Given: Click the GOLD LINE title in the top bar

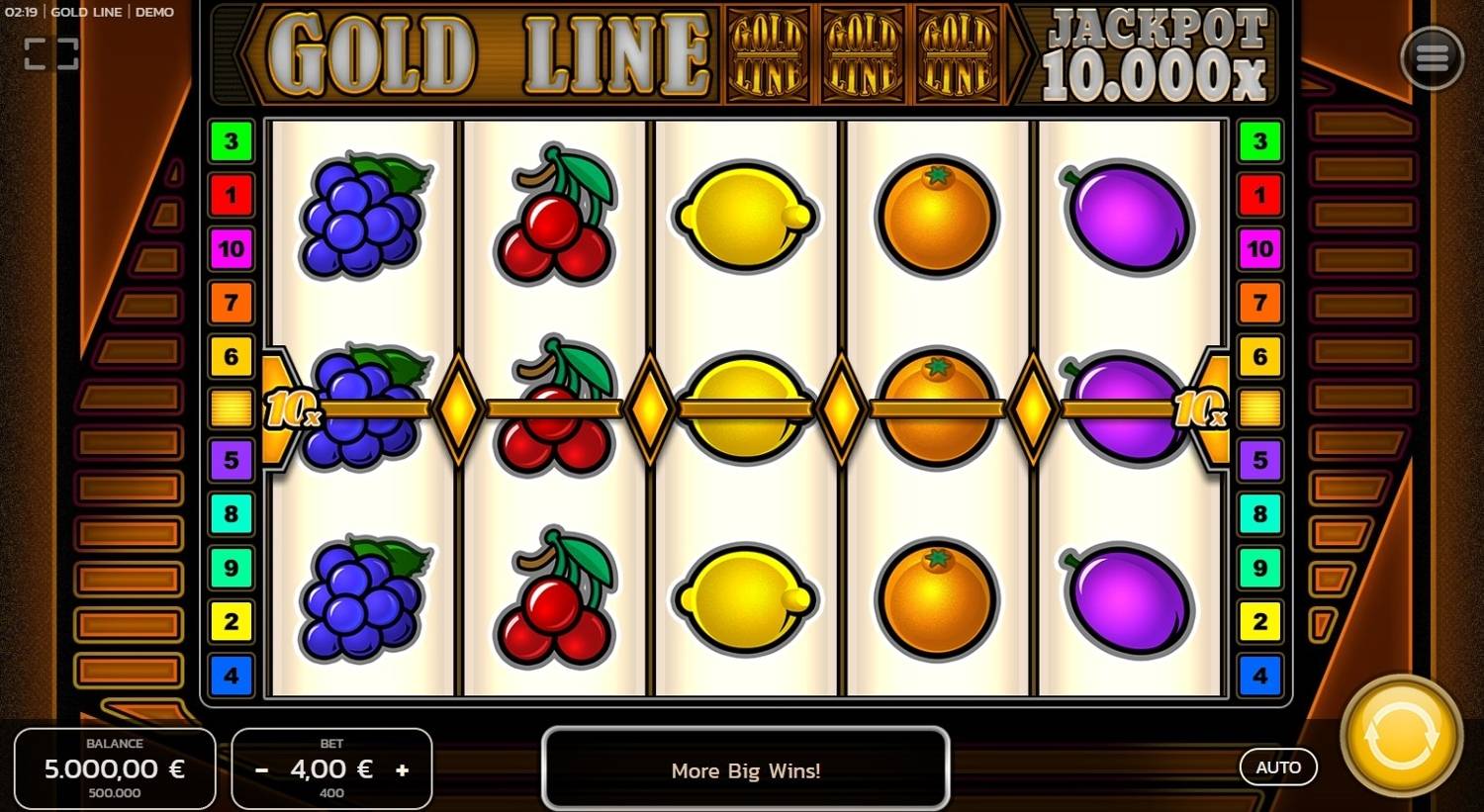Looking at the screenshot, I should click(88, 12).
